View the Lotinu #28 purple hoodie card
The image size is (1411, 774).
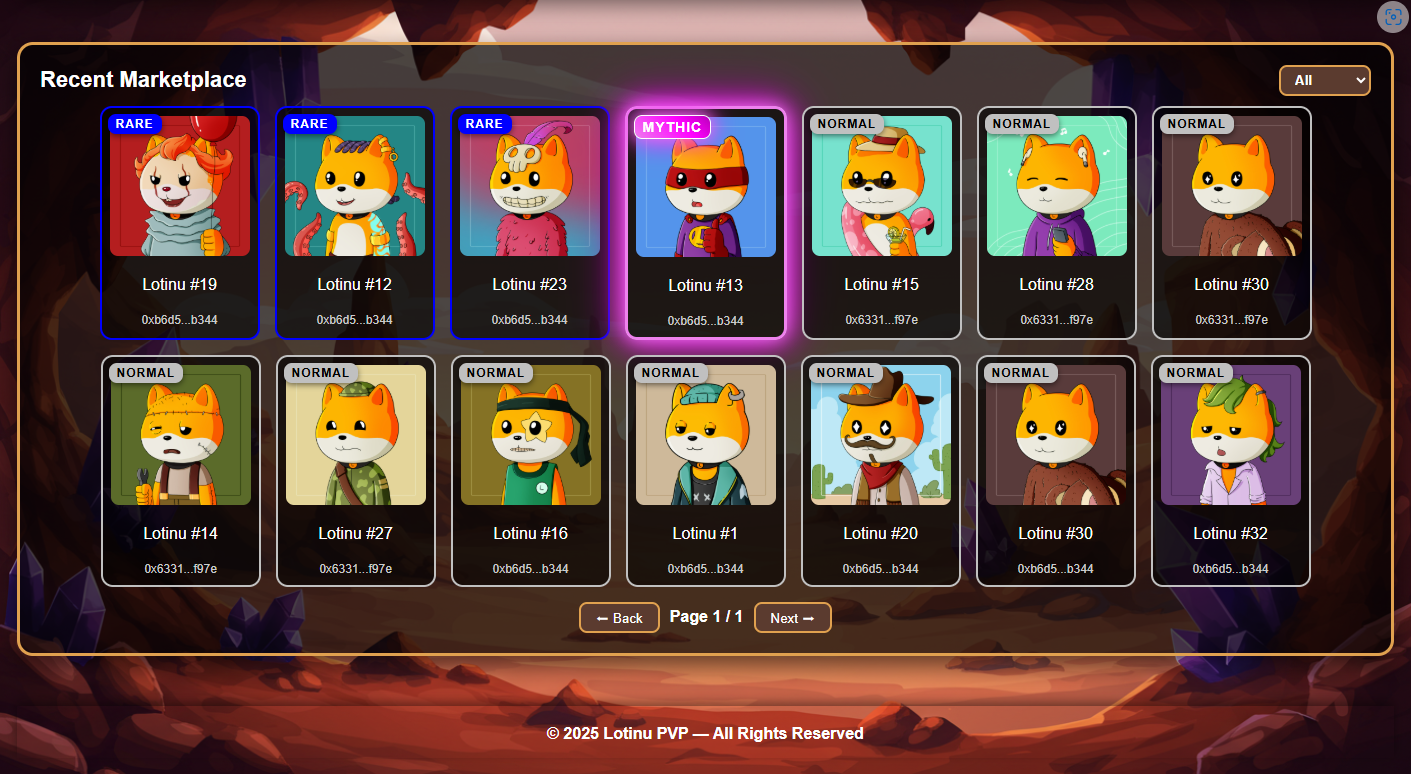coord(1056,222)
